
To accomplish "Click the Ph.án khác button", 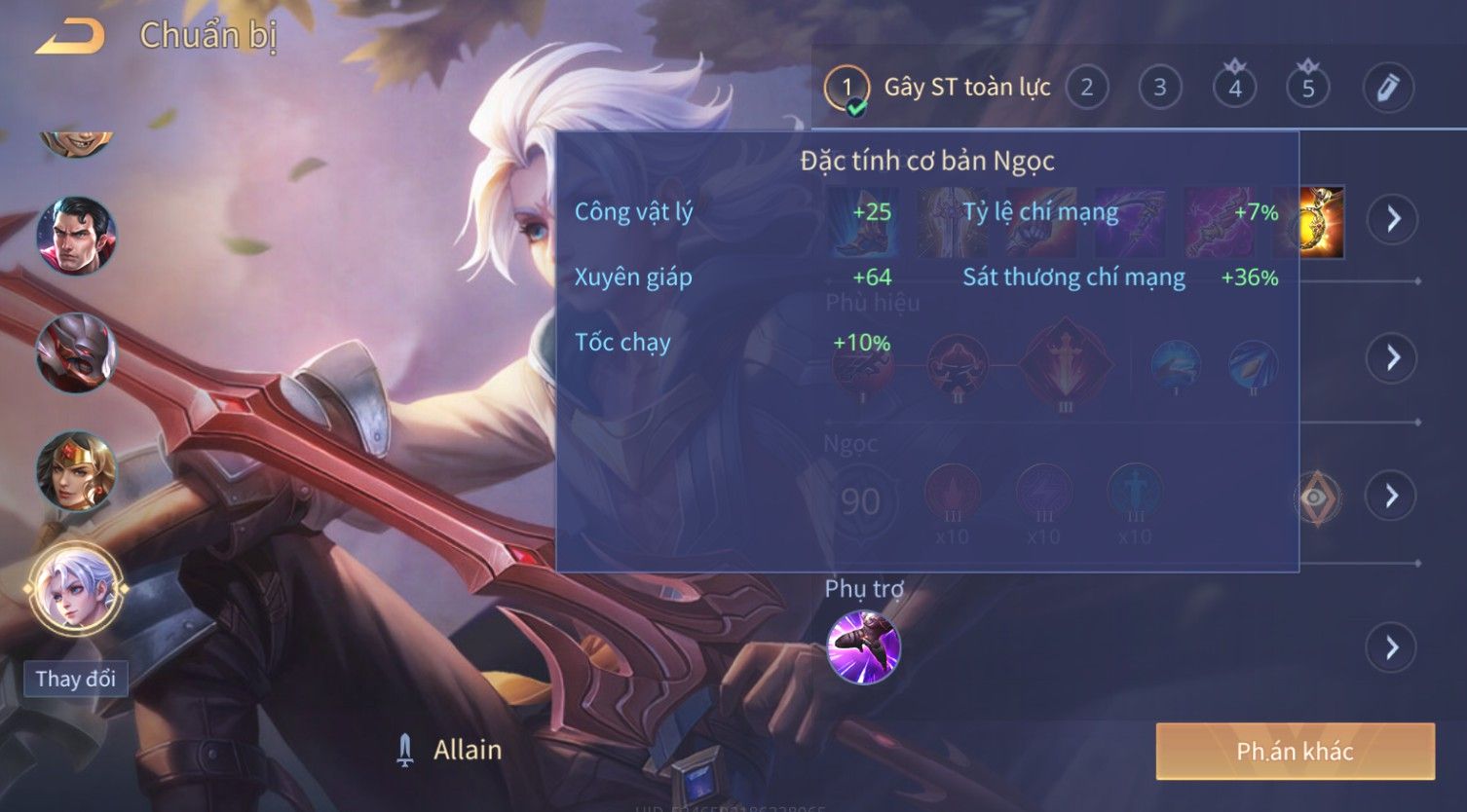I will (x=1295, y=751).
